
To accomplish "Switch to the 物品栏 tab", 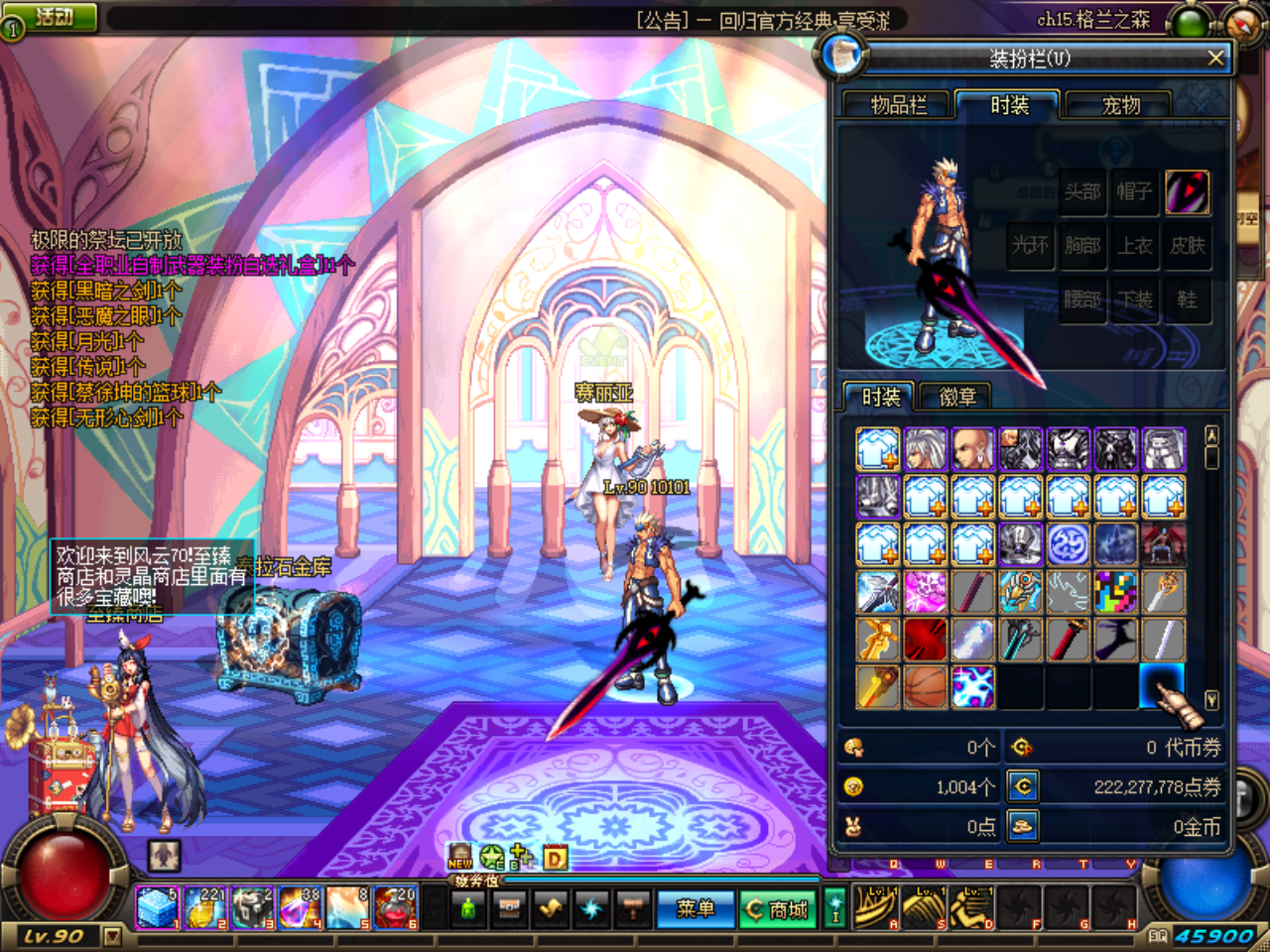I will coord(898,105).
